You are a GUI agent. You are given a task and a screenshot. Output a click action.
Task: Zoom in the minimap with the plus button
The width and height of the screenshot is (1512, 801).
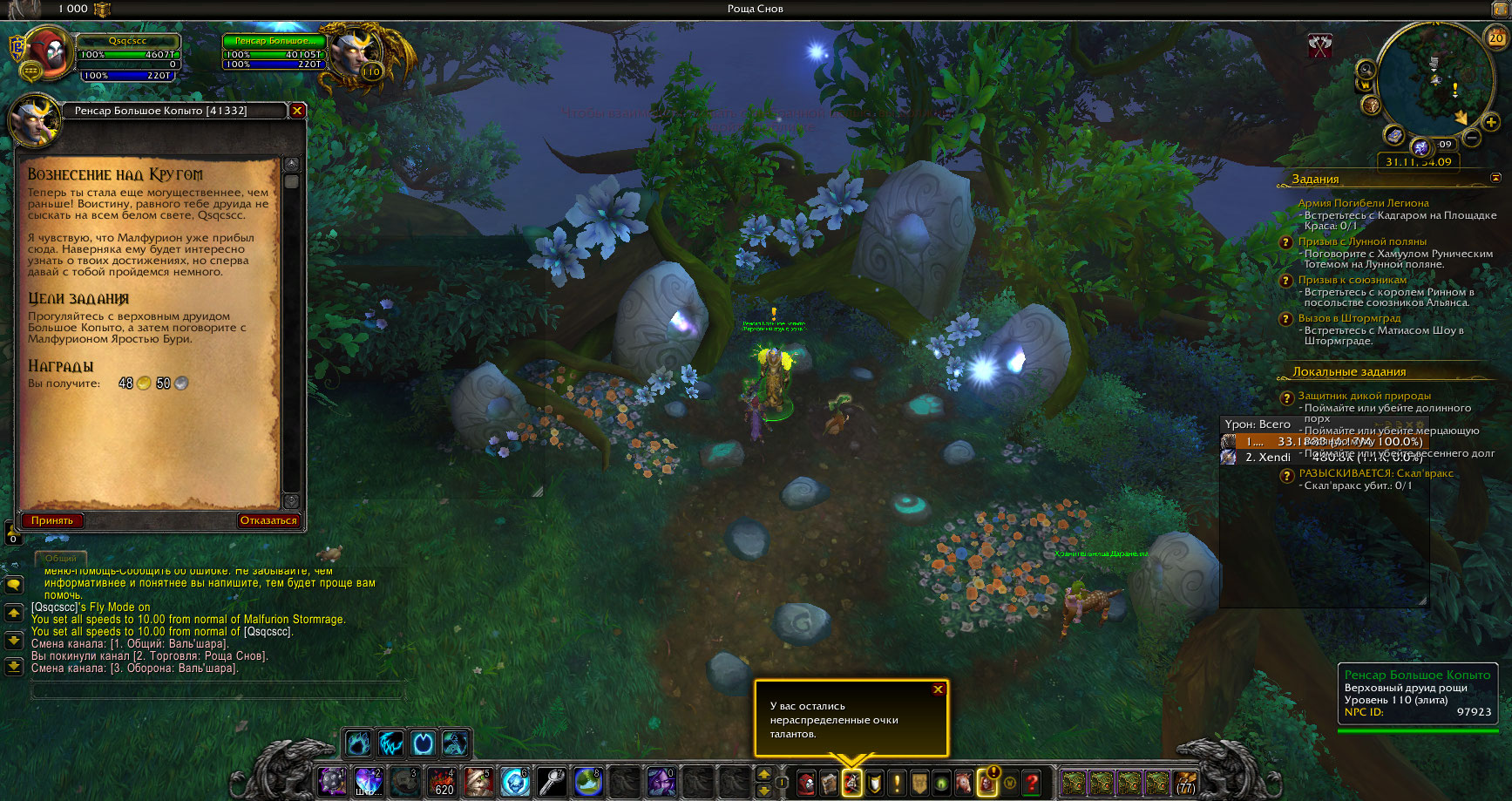(x=1491, y=123)
